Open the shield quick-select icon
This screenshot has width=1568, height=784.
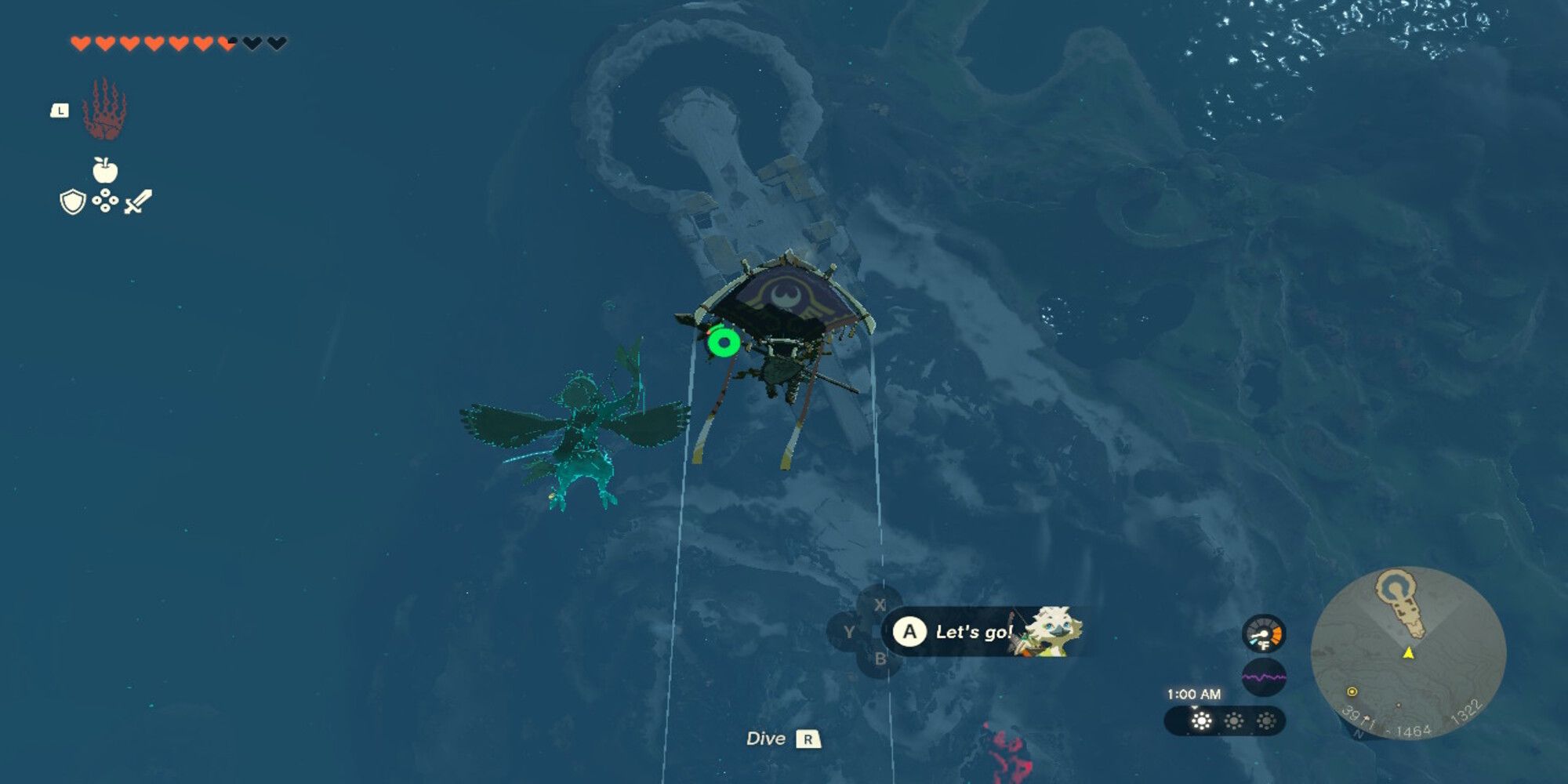click(72, 202)
